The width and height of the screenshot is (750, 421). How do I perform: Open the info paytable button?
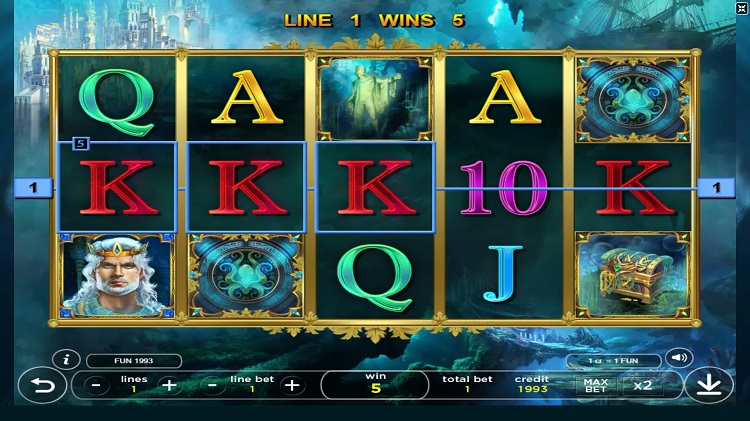[x=66, y=359]
